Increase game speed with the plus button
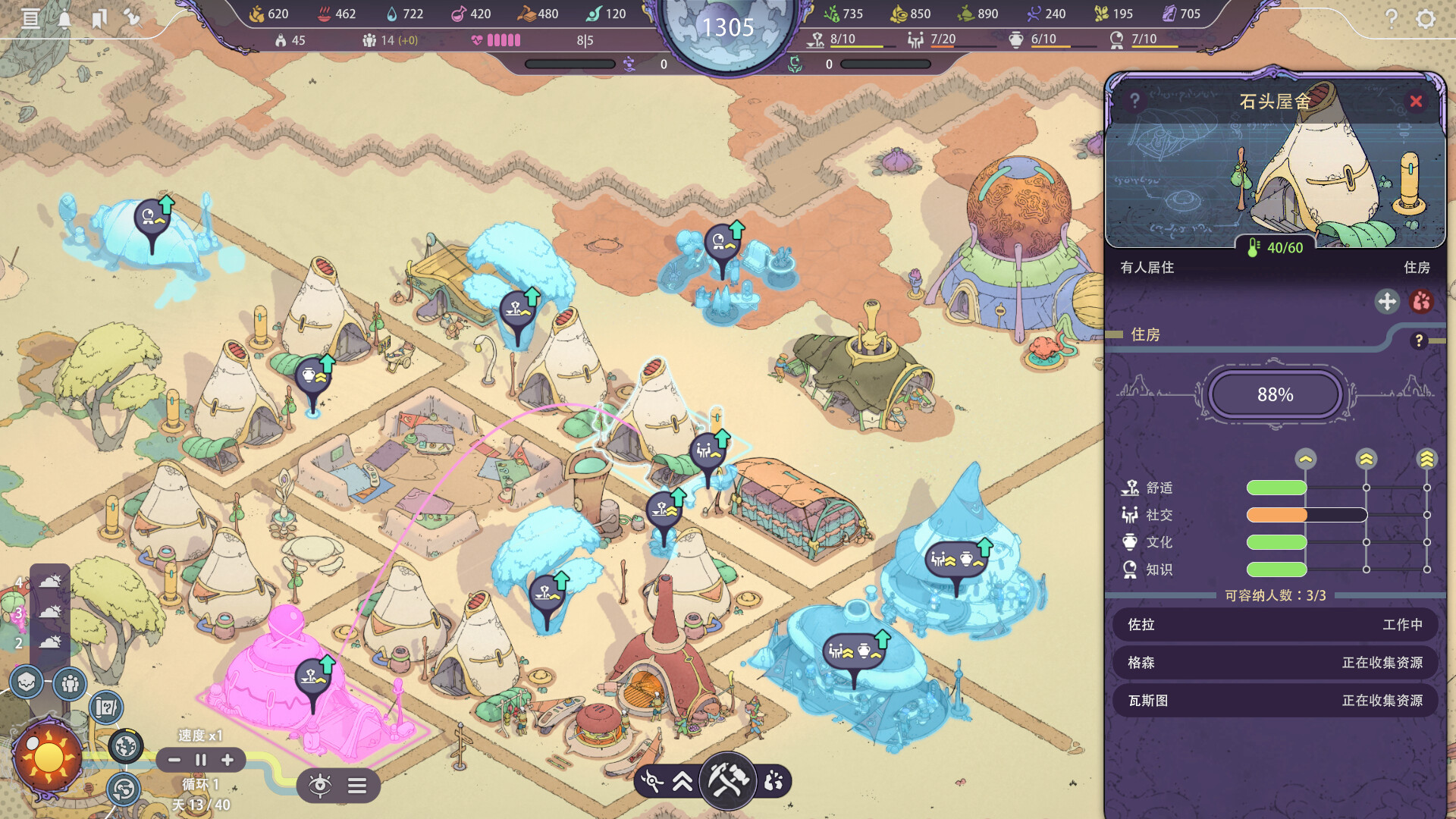 [227, 760]
